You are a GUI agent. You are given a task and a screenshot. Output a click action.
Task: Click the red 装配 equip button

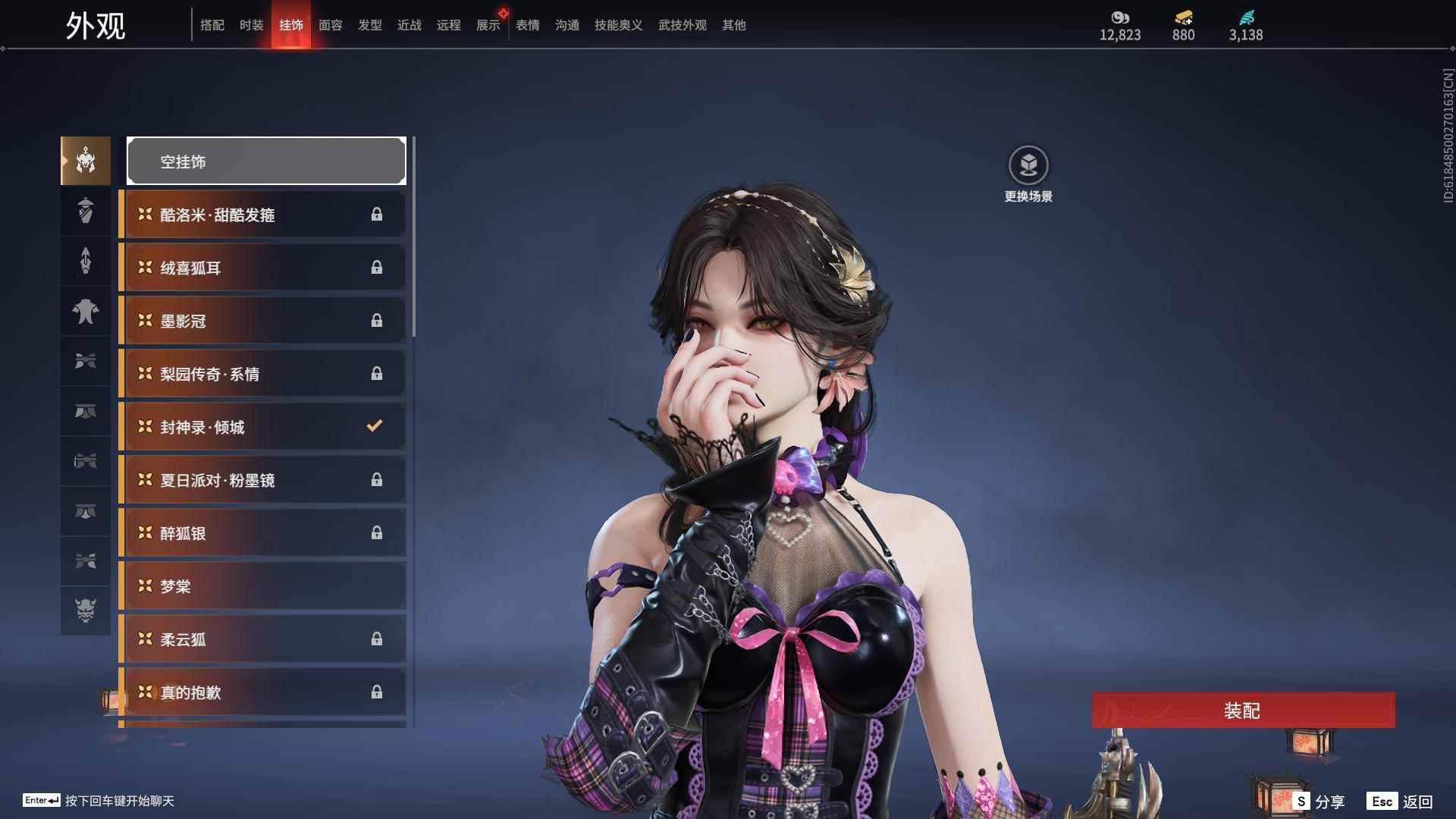click(1243, 710)
